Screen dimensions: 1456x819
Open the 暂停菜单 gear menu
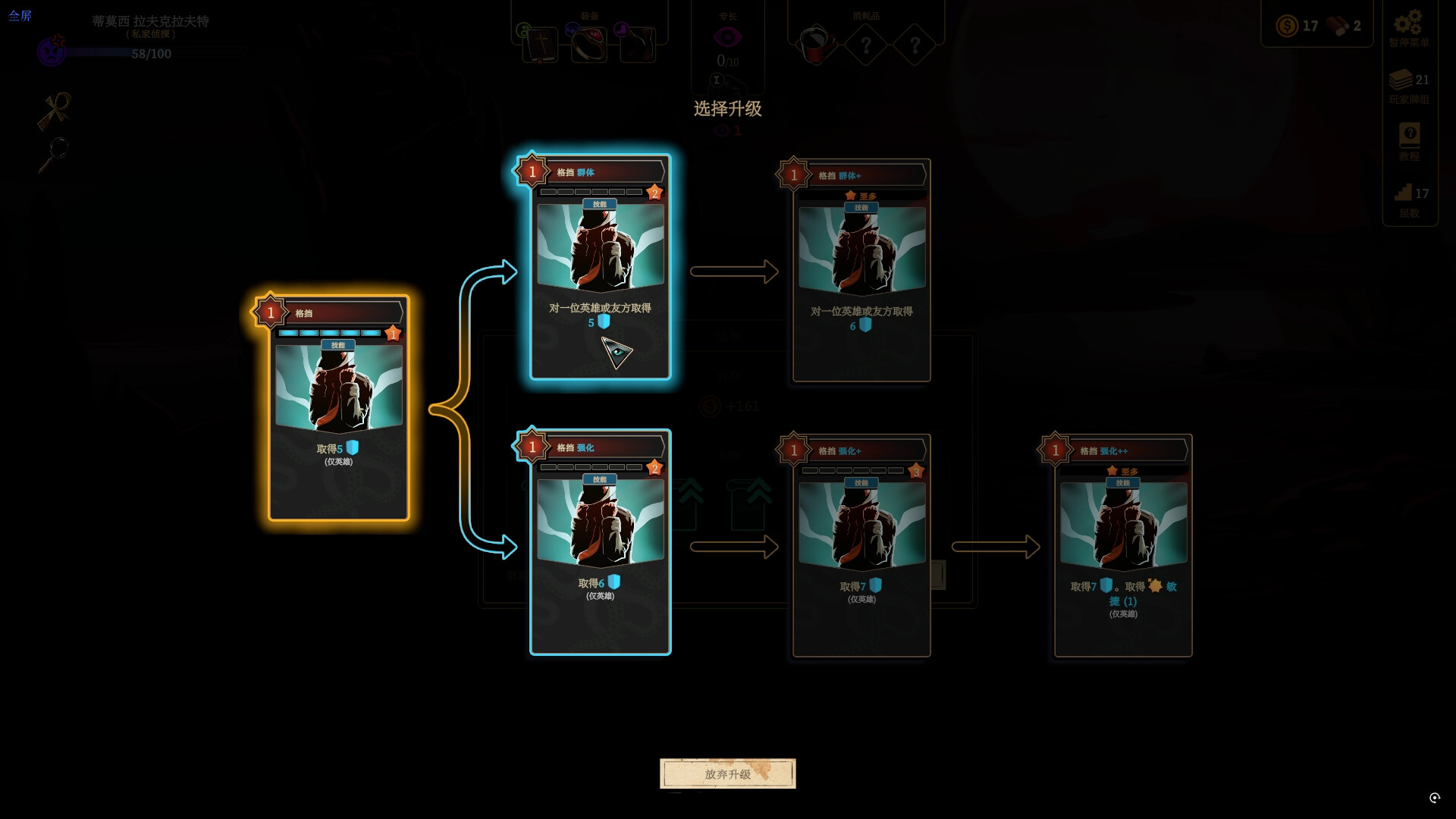click(1408, 27)
